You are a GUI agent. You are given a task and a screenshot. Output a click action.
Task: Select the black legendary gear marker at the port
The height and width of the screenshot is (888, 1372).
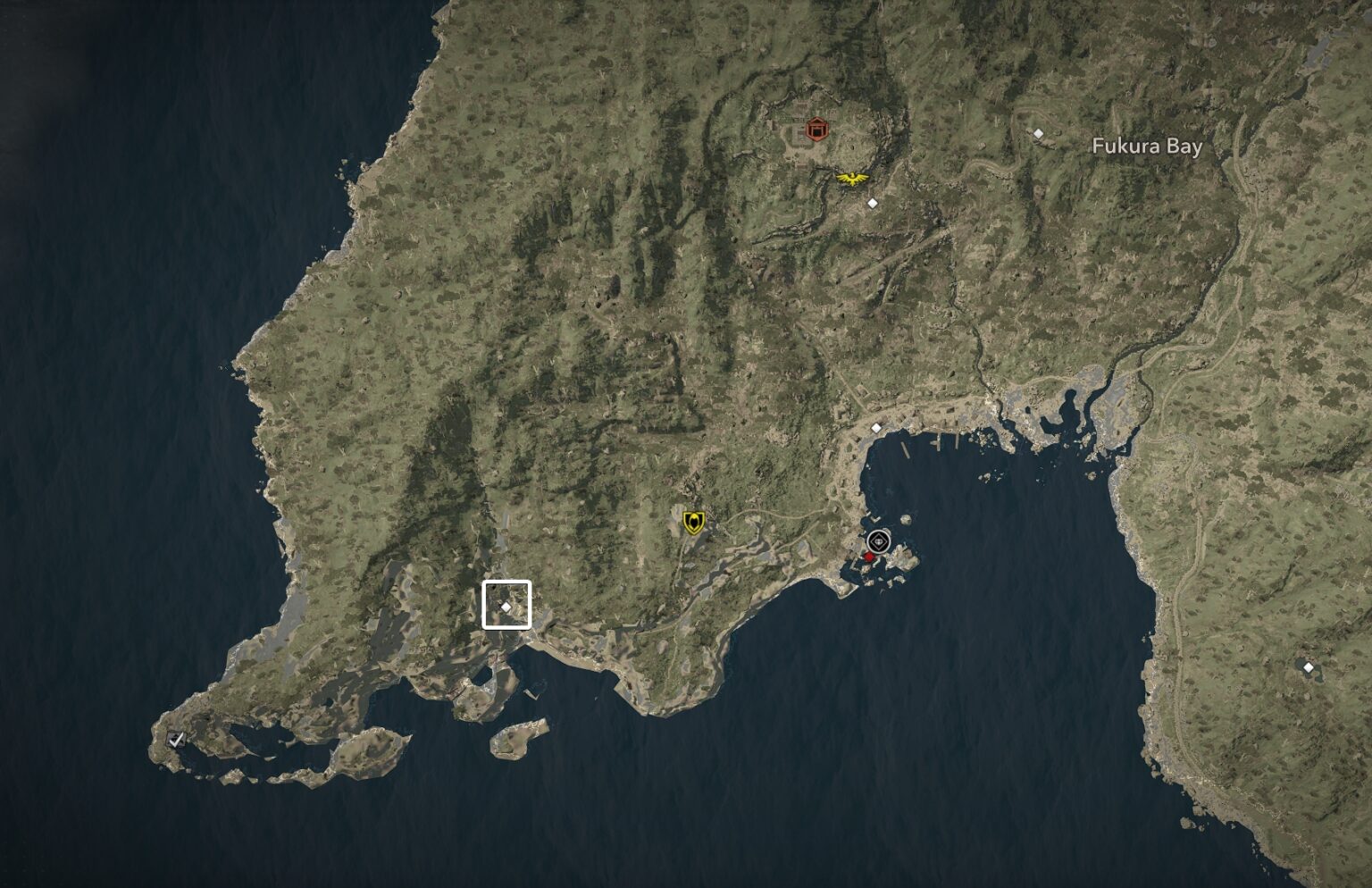pos(877,541)
